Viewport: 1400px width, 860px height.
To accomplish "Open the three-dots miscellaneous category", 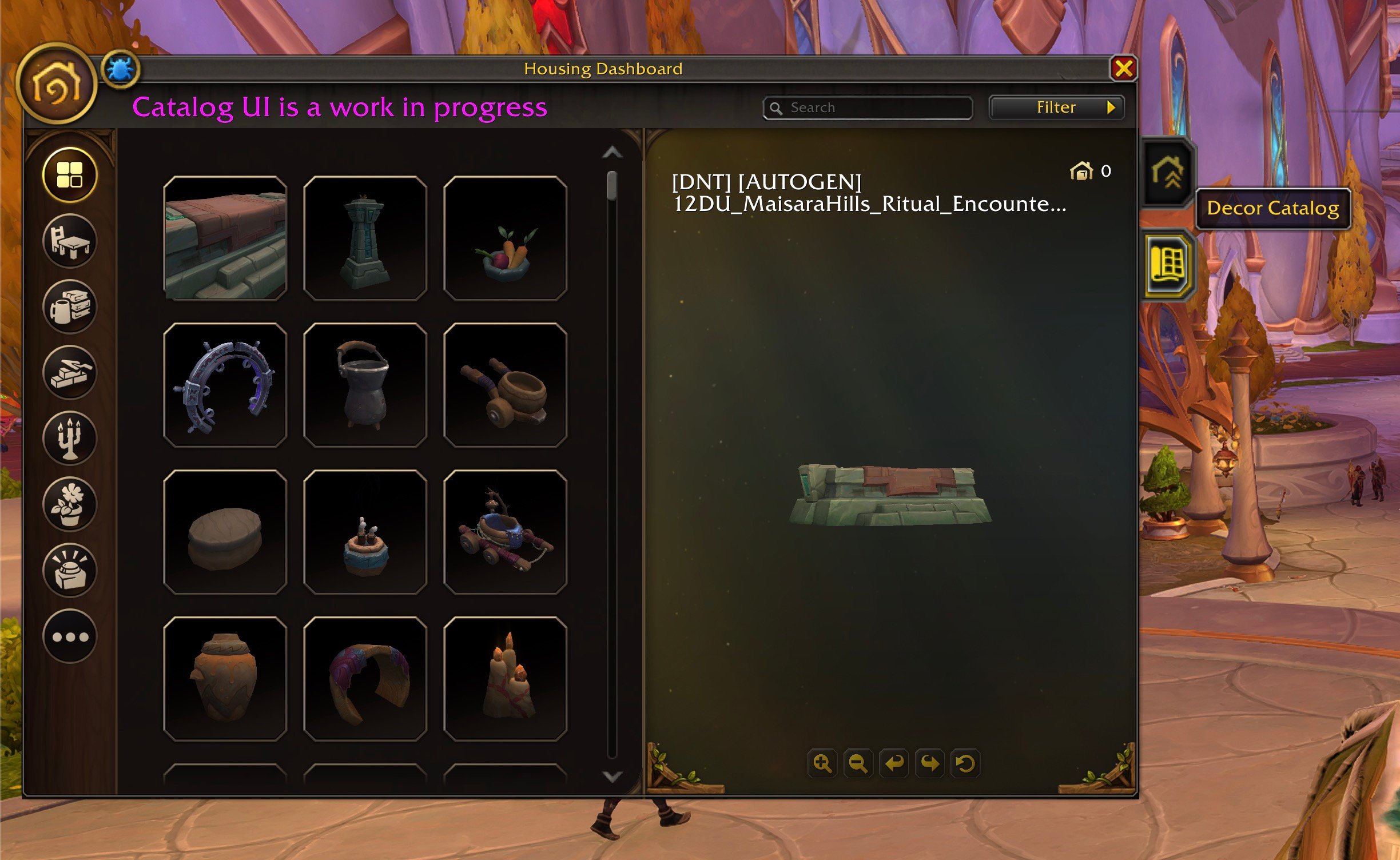I will click(x=70, y=636).
